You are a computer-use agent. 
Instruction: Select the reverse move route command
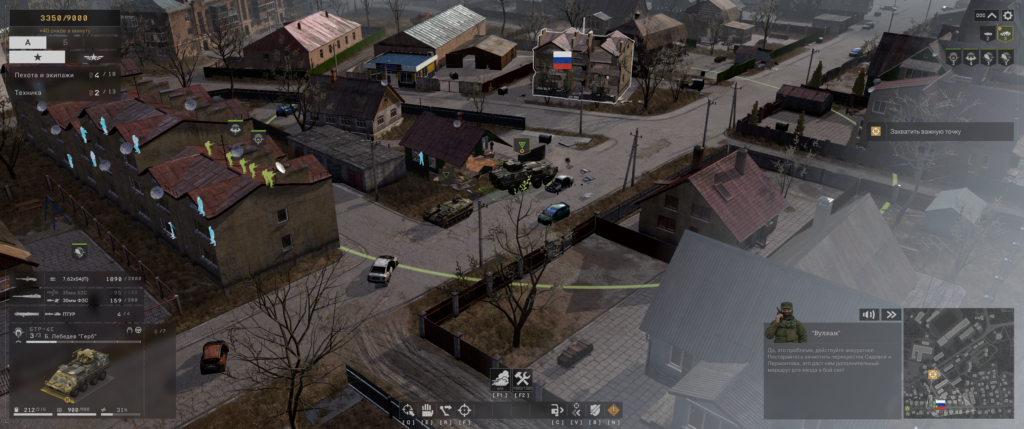(x=445, y=409)
